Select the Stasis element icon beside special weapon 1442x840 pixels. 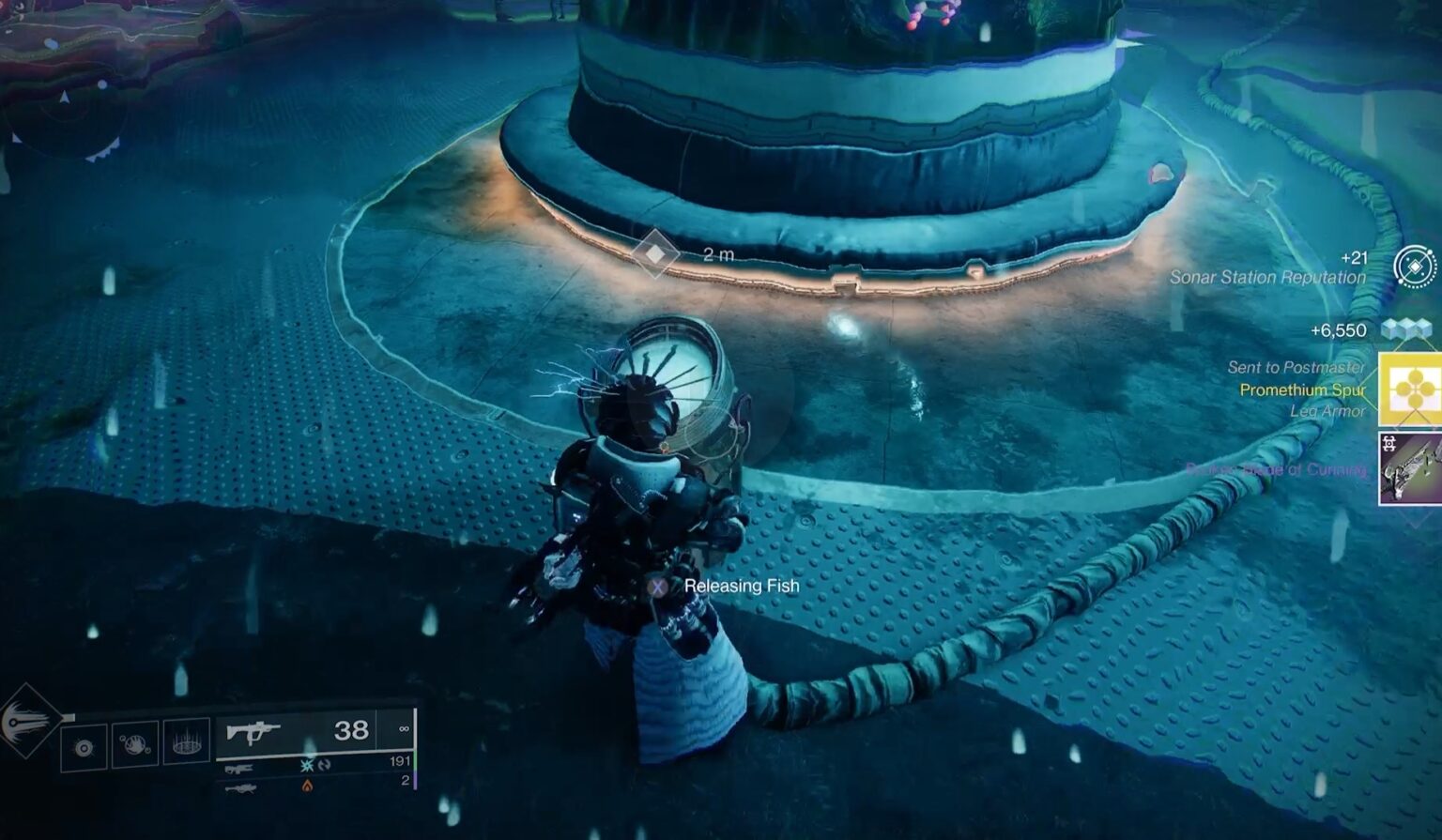(305, 764)
